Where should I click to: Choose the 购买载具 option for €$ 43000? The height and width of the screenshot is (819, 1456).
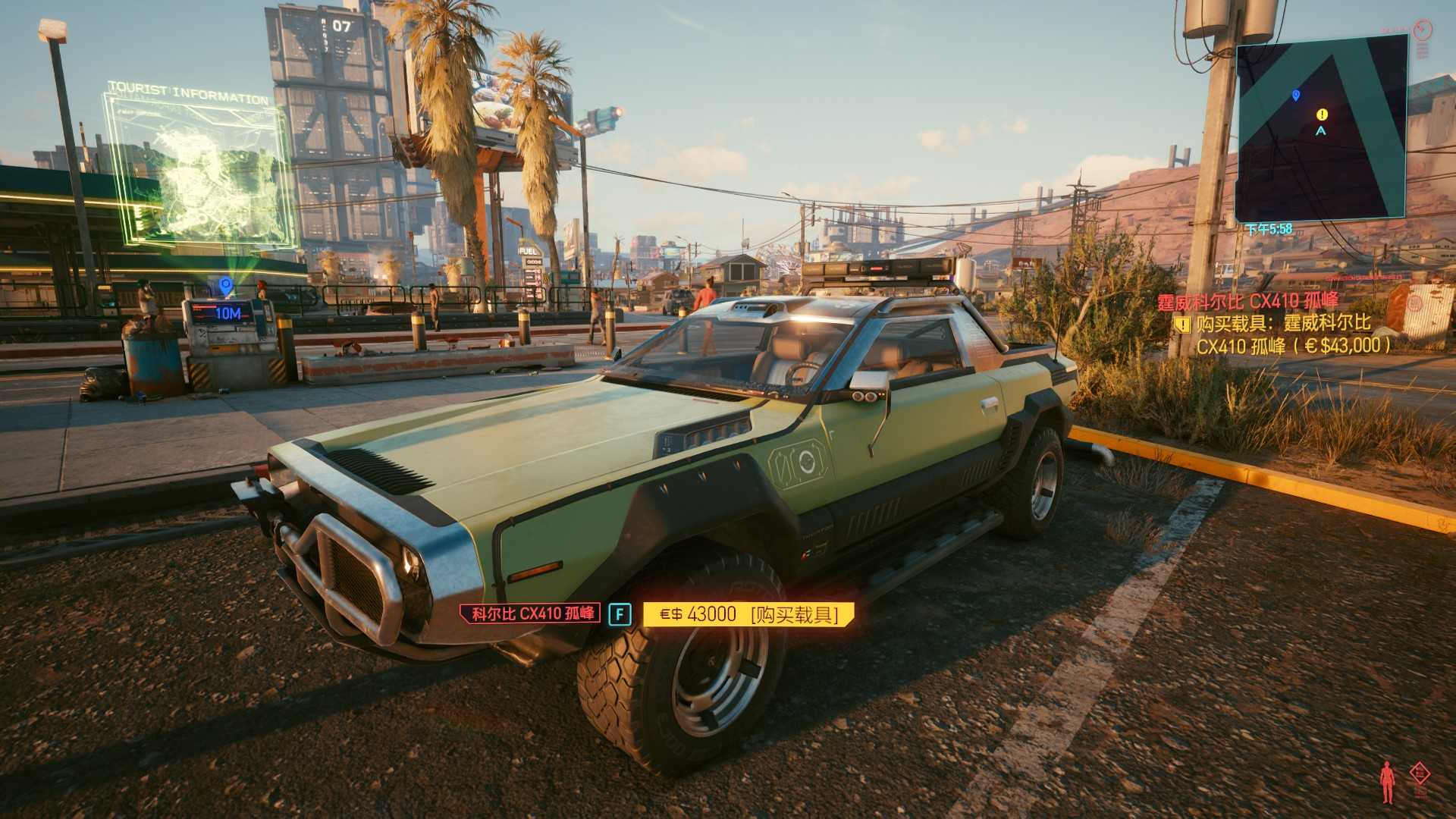[x=748, y=614]
